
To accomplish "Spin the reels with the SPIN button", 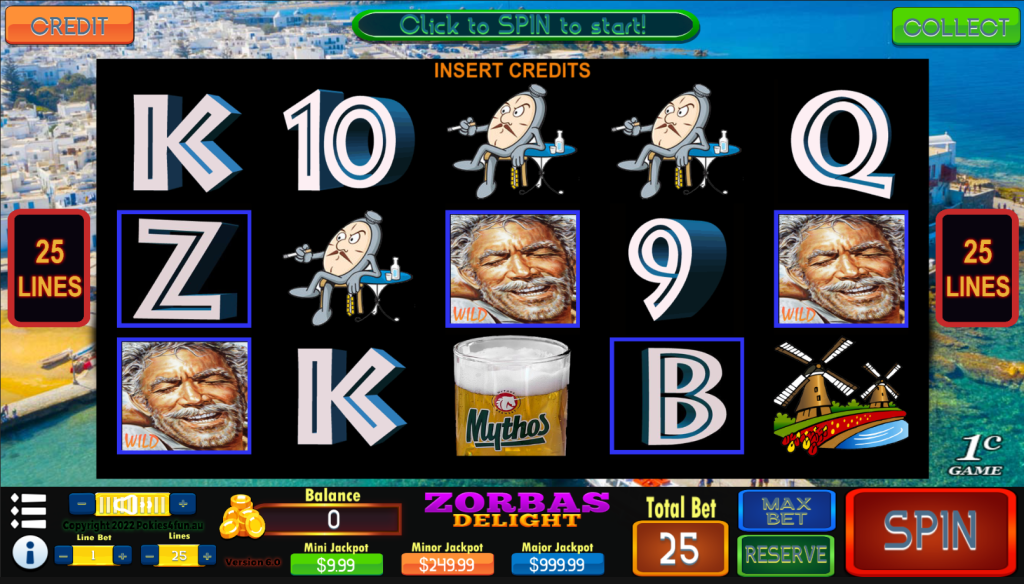I will point(930,532).
